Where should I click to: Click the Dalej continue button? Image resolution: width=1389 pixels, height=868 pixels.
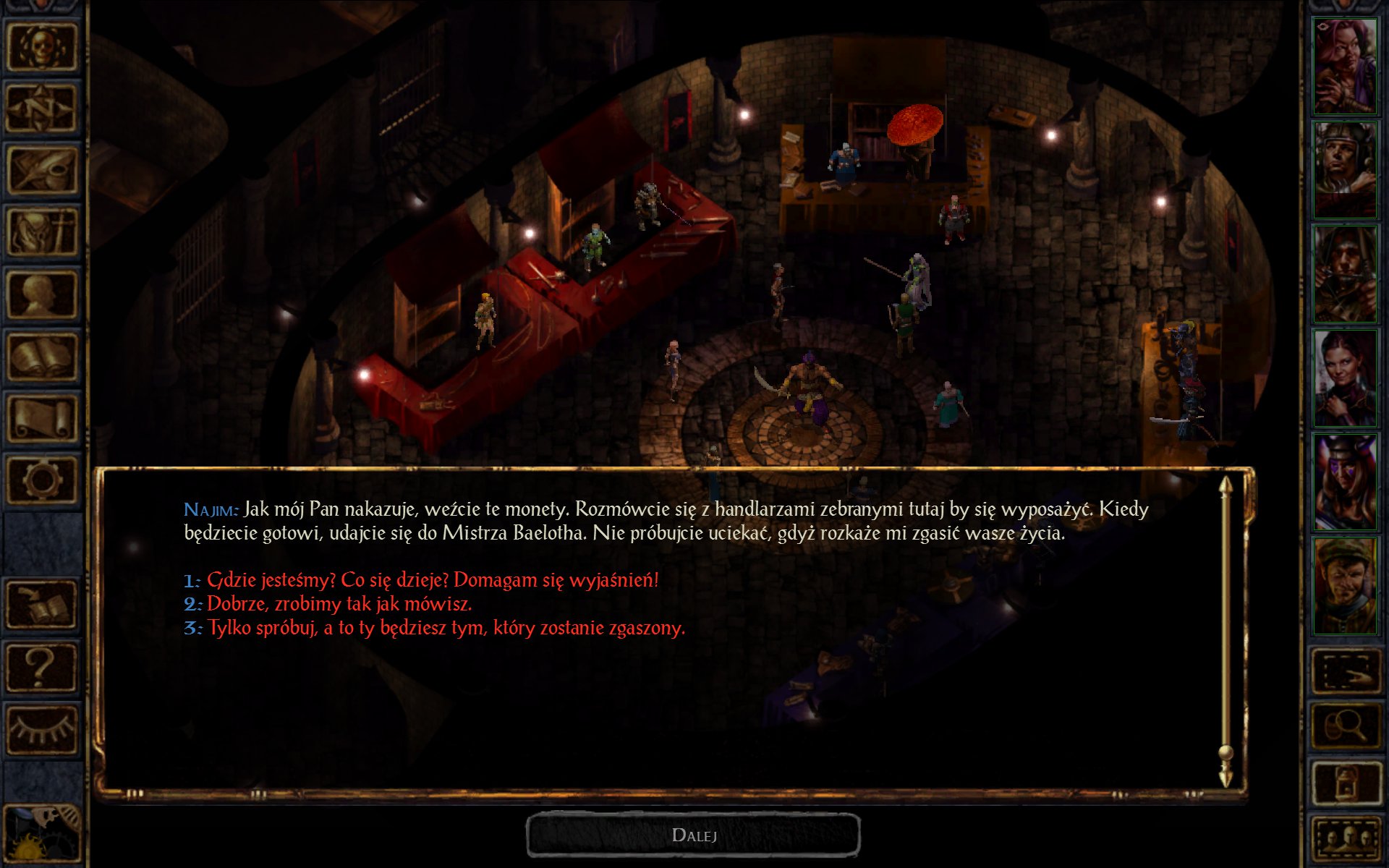(x=694, y=835)
